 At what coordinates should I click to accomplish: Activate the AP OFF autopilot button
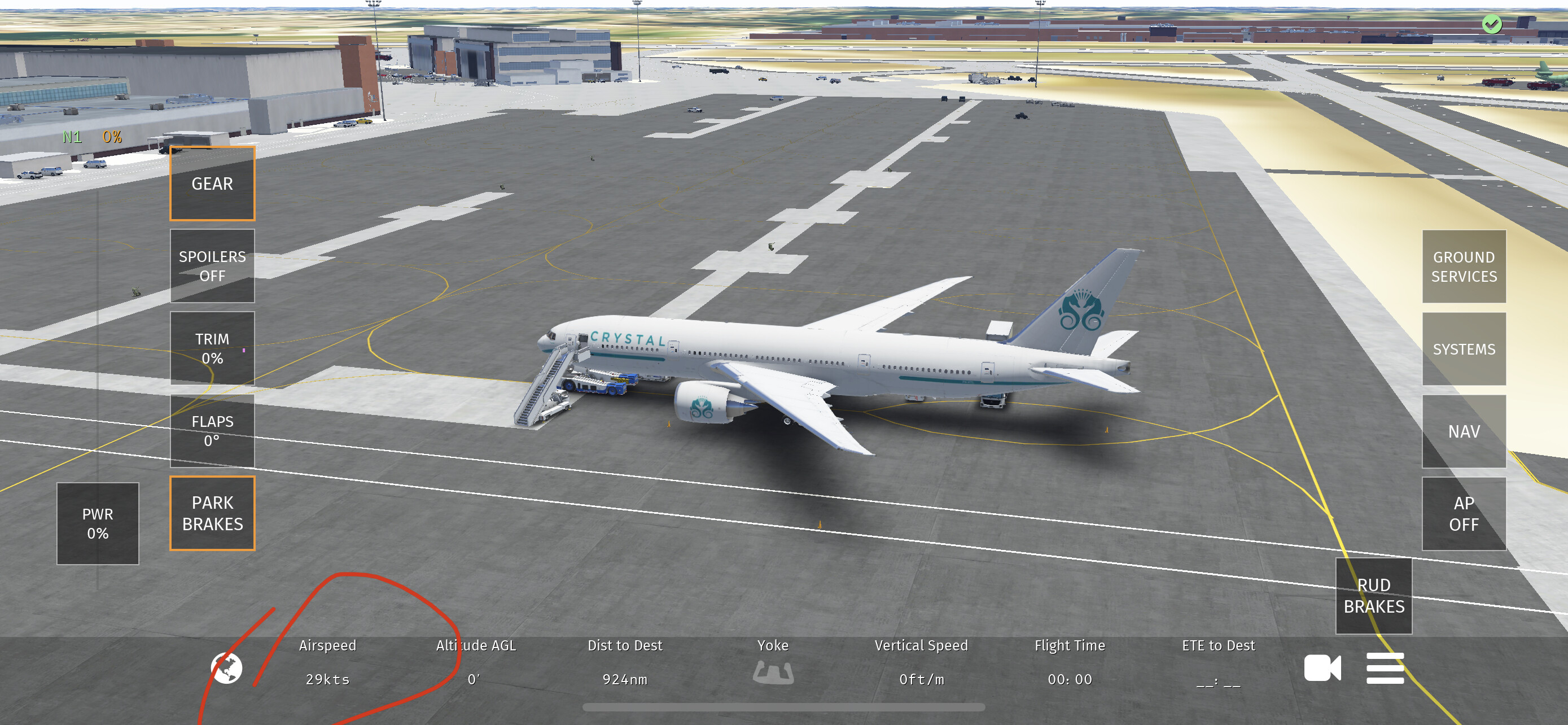(1464, 514)
